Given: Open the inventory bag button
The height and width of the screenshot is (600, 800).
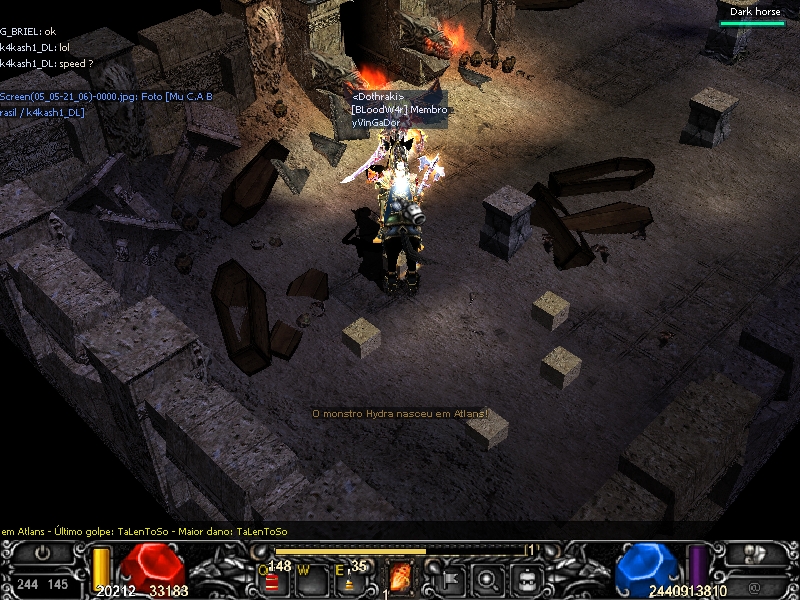Looking at the screenshot, I should coord(528,577).
